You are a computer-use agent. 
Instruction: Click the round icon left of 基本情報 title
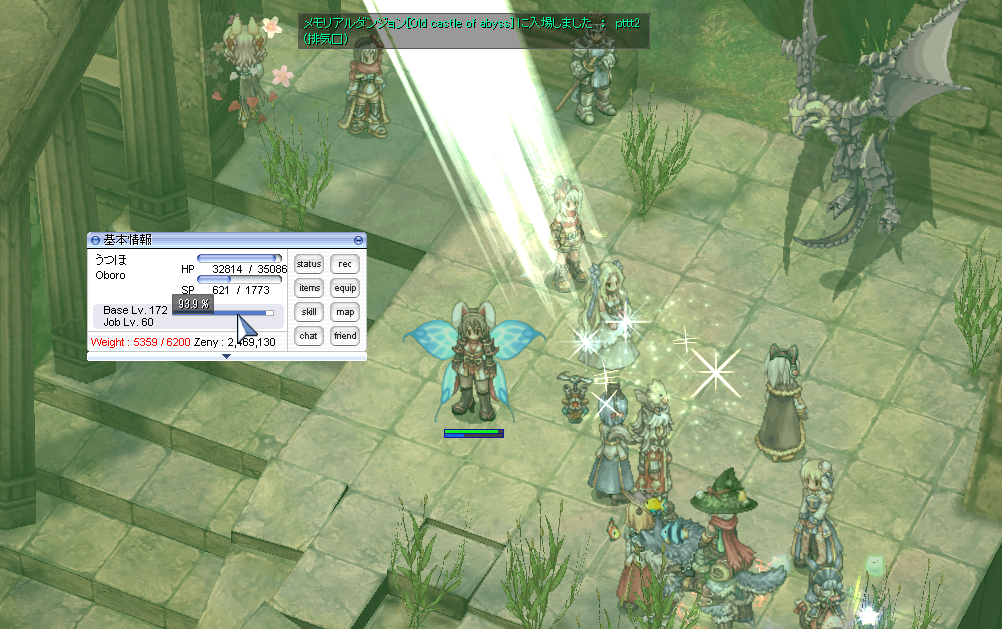tap(95, 240)
